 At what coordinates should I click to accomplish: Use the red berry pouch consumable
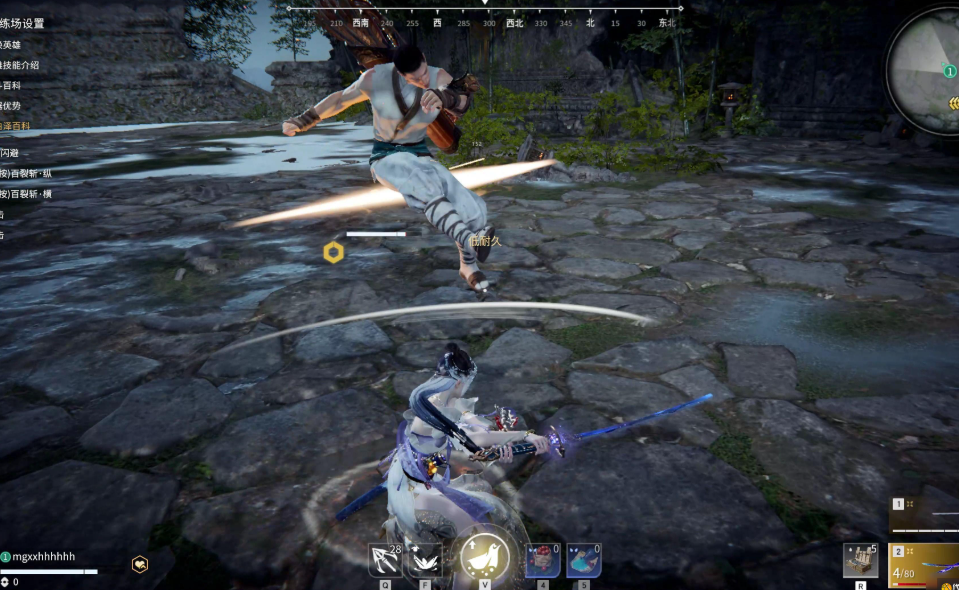542,560
